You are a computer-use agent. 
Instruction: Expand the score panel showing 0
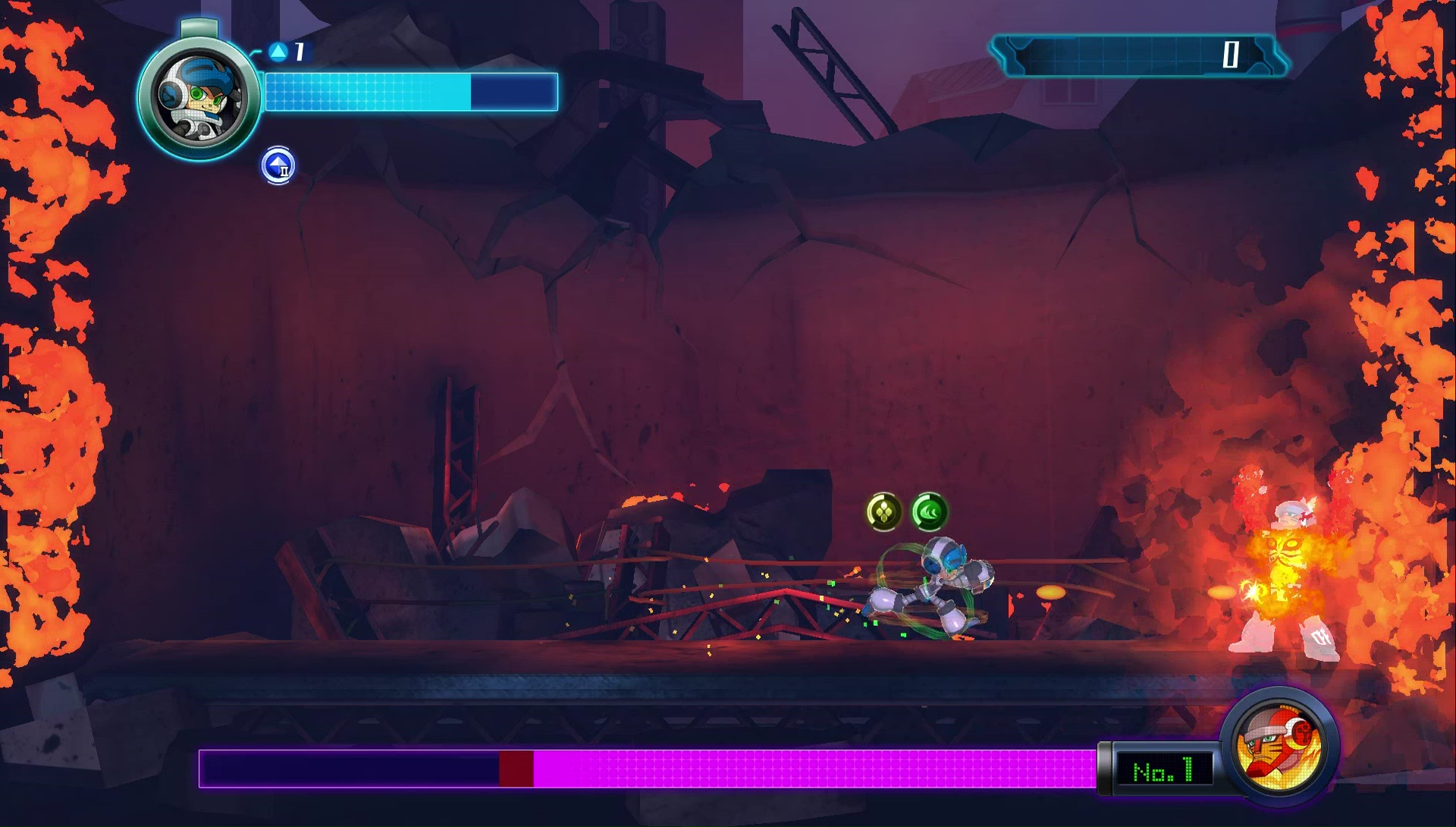coord(1136,55)
